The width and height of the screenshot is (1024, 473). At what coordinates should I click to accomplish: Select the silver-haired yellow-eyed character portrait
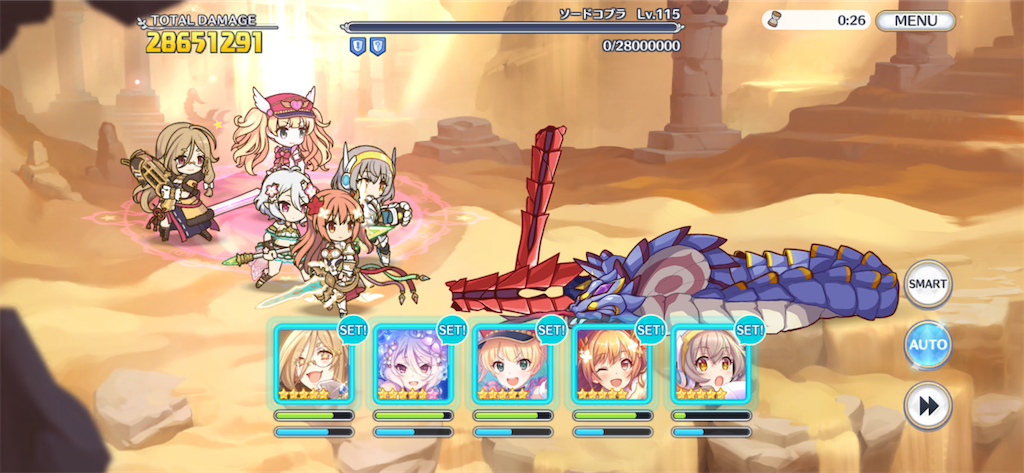pos(710,364)
